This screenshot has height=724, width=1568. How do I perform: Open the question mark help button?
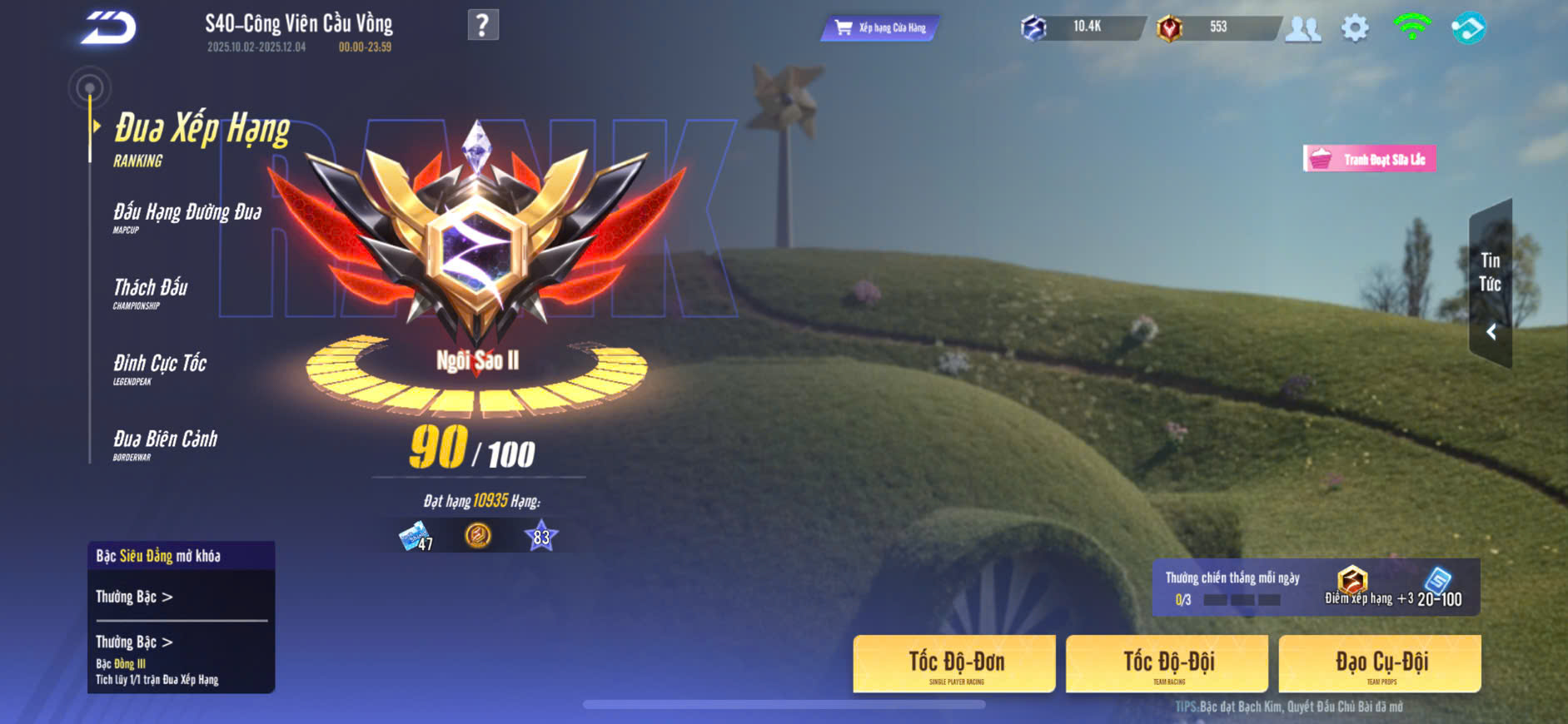483,25
